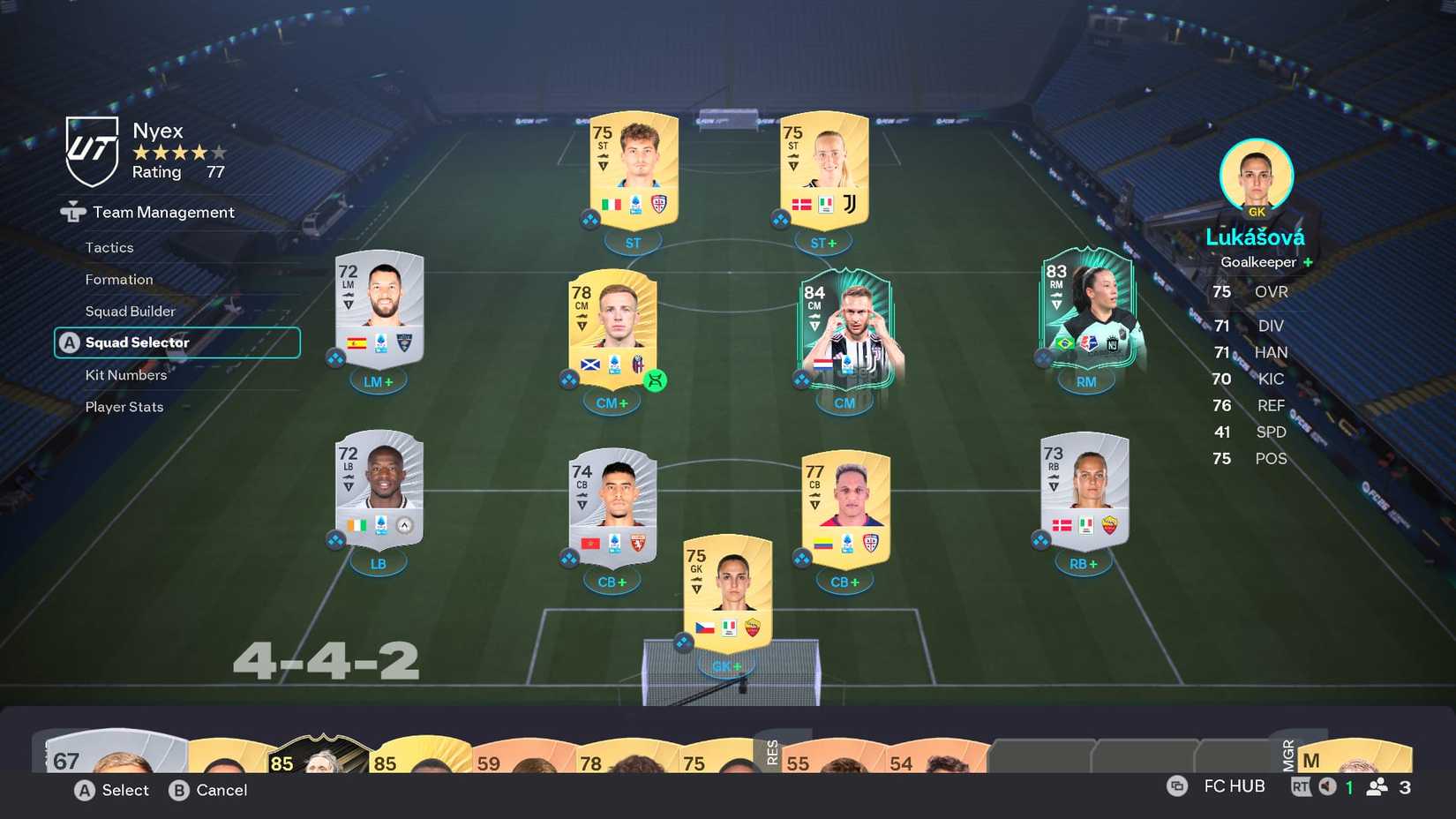Click the green plus beside the Goalkeeper label

[1309, 262]
